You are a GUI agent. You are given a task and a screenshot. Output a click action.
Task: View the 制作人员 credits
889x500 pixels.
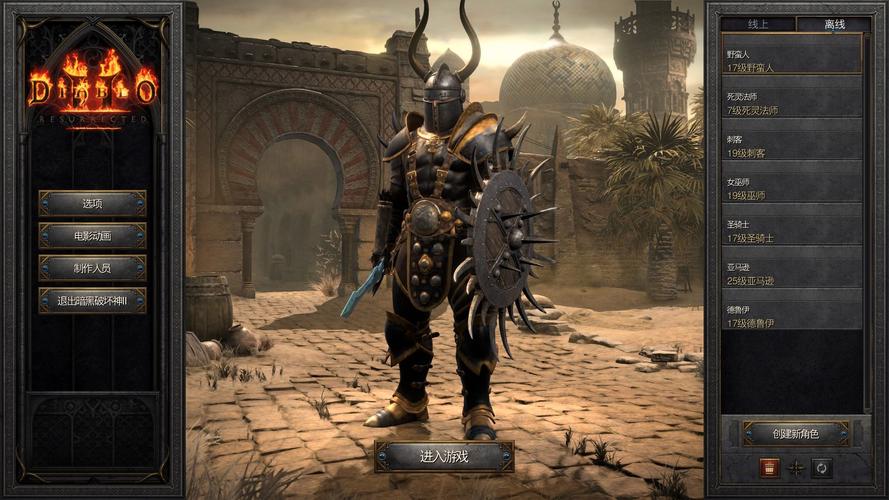click(92, 268)
